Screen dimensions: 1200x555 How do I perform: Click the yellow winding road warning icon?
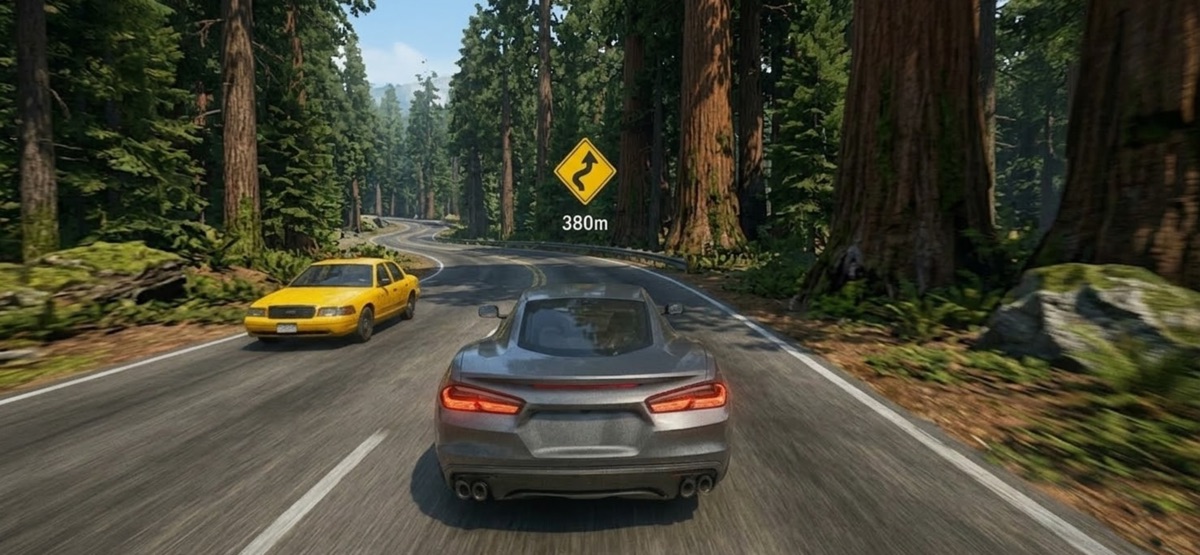coord(585,171)
